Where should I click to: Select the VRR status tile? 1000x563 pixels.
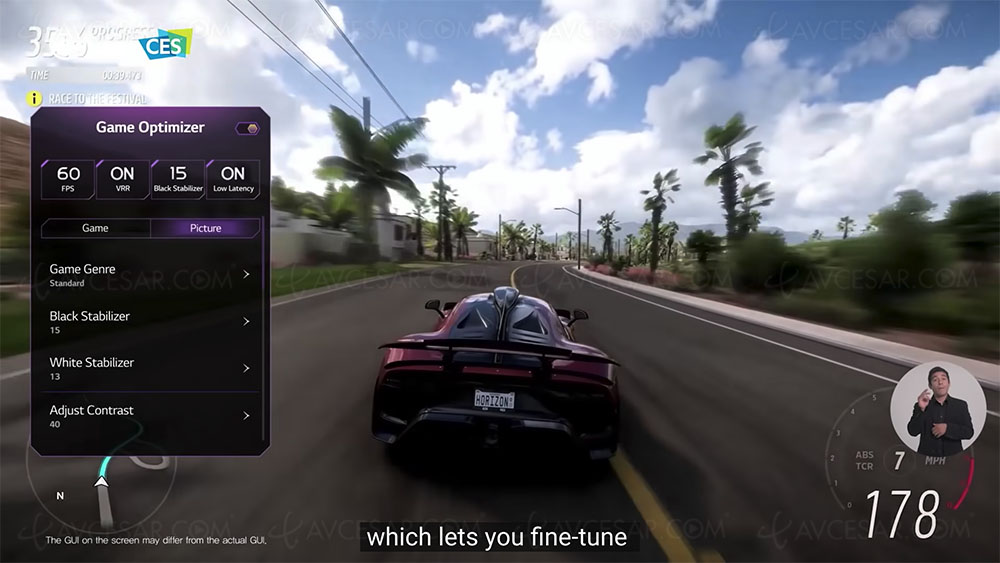(x=122, y=179)
